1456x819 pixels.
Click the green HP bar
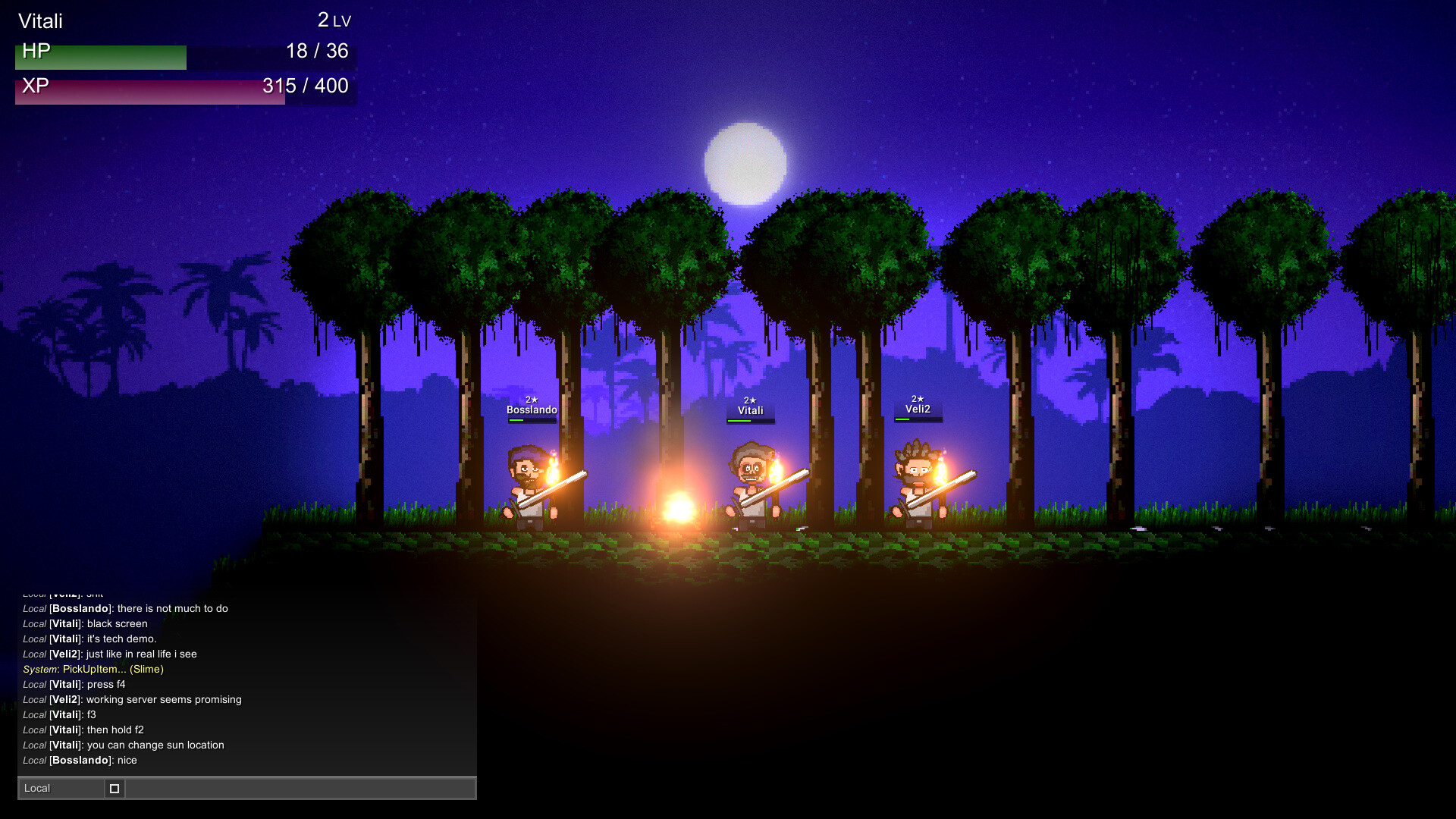click(99, 55)
